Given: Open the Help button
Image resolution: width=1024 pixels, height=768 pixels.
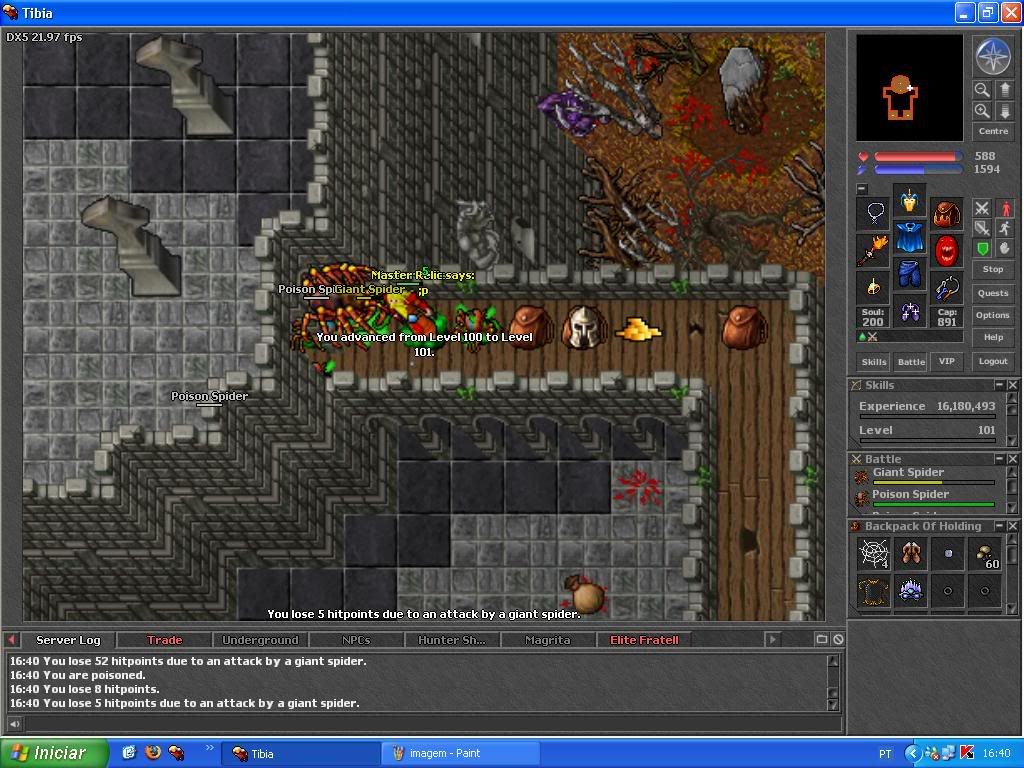Looking at the screenshot, I should 992,337.
